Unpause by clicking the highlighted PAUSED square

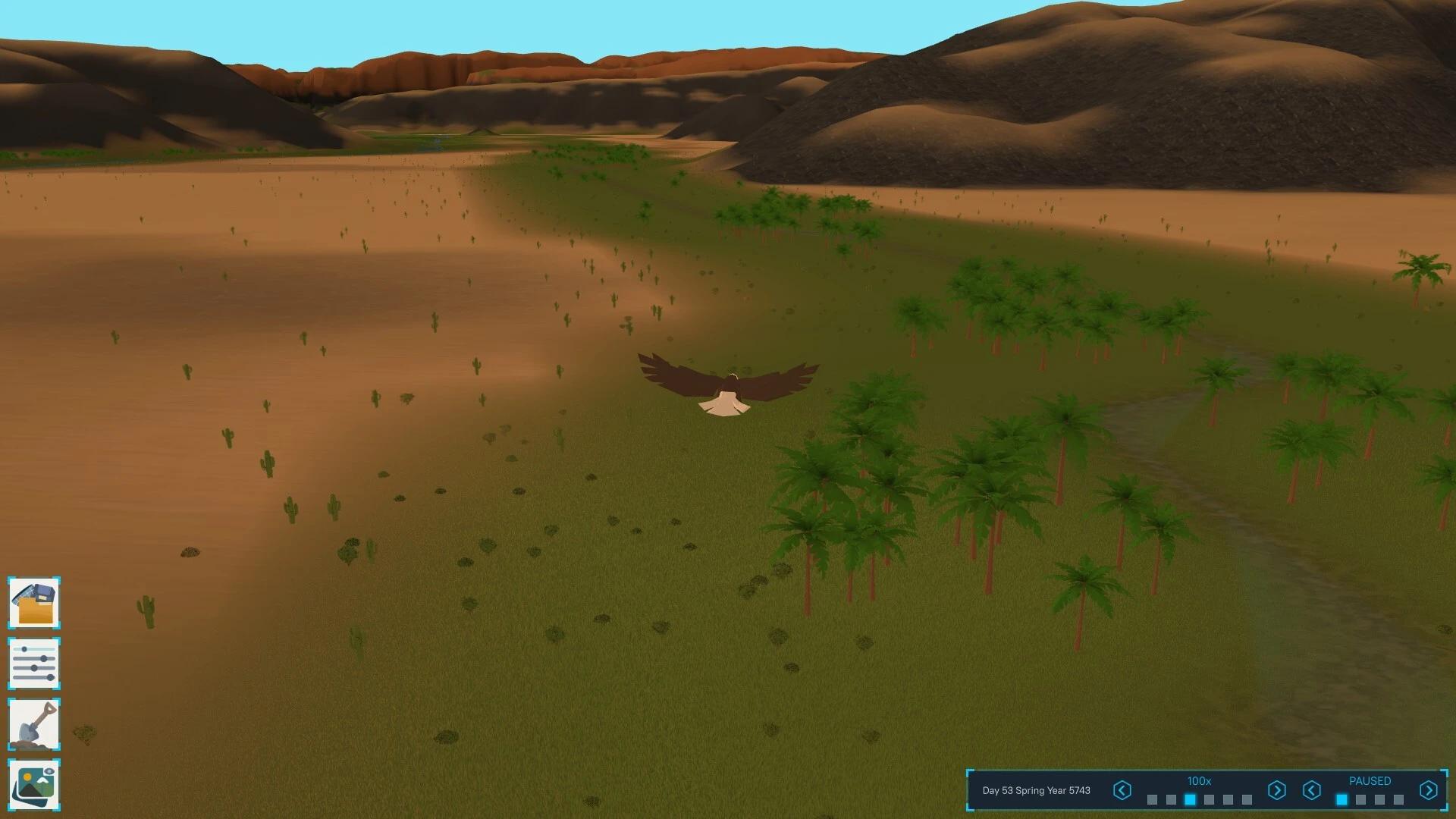[1341, 799]
